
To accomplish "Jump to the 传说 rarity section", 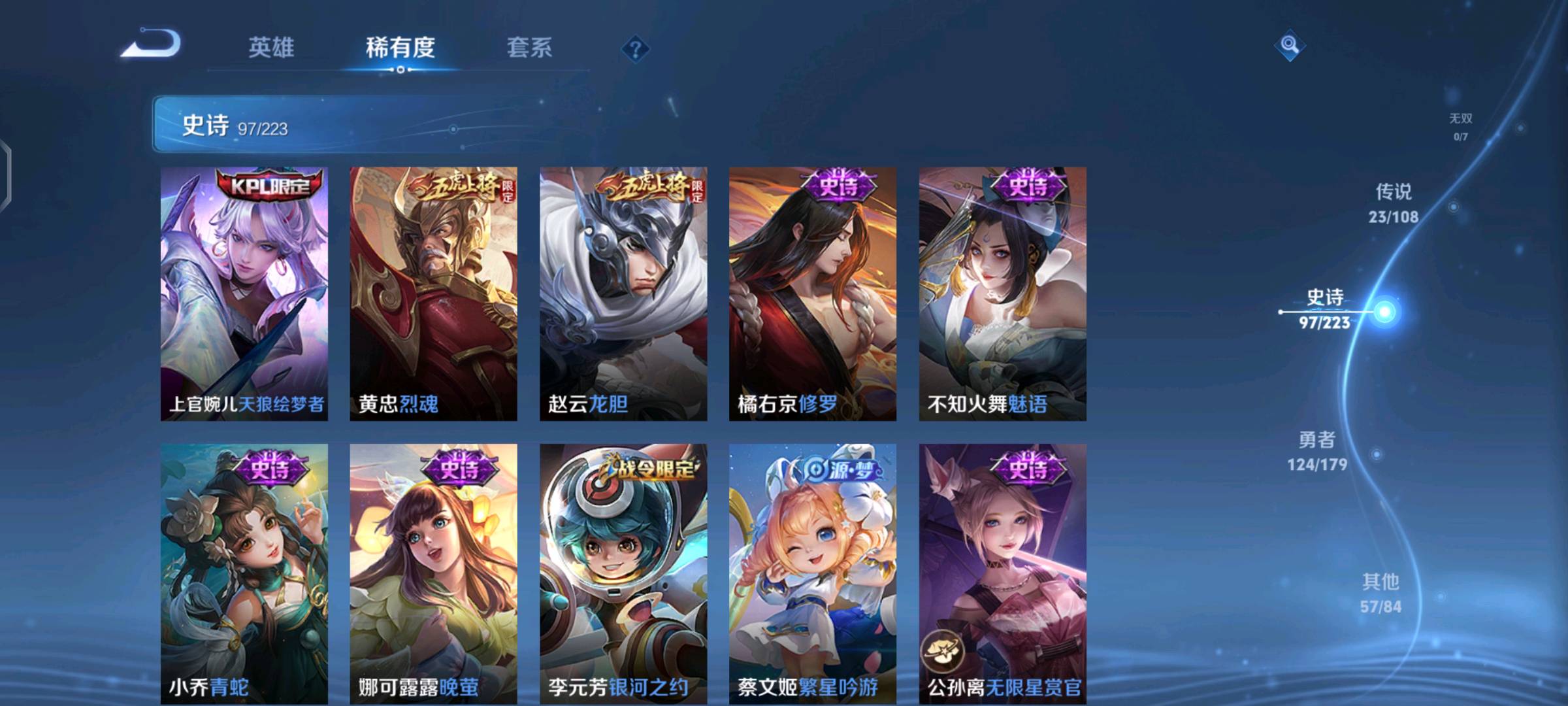I will click(x=1394, y=203).
